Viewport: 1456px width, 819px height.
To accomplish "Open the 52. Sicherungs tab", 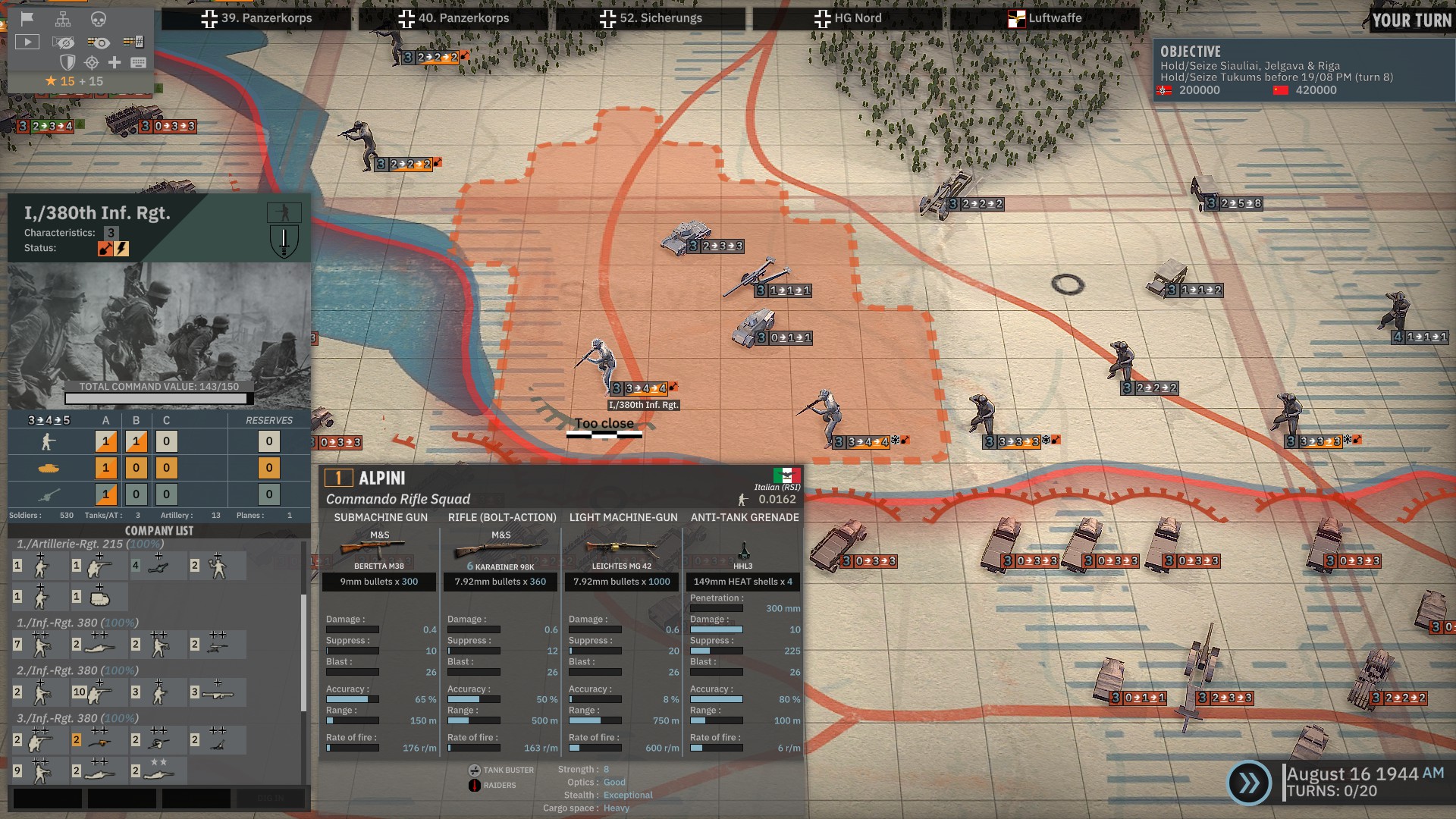I will coord(651,18).
